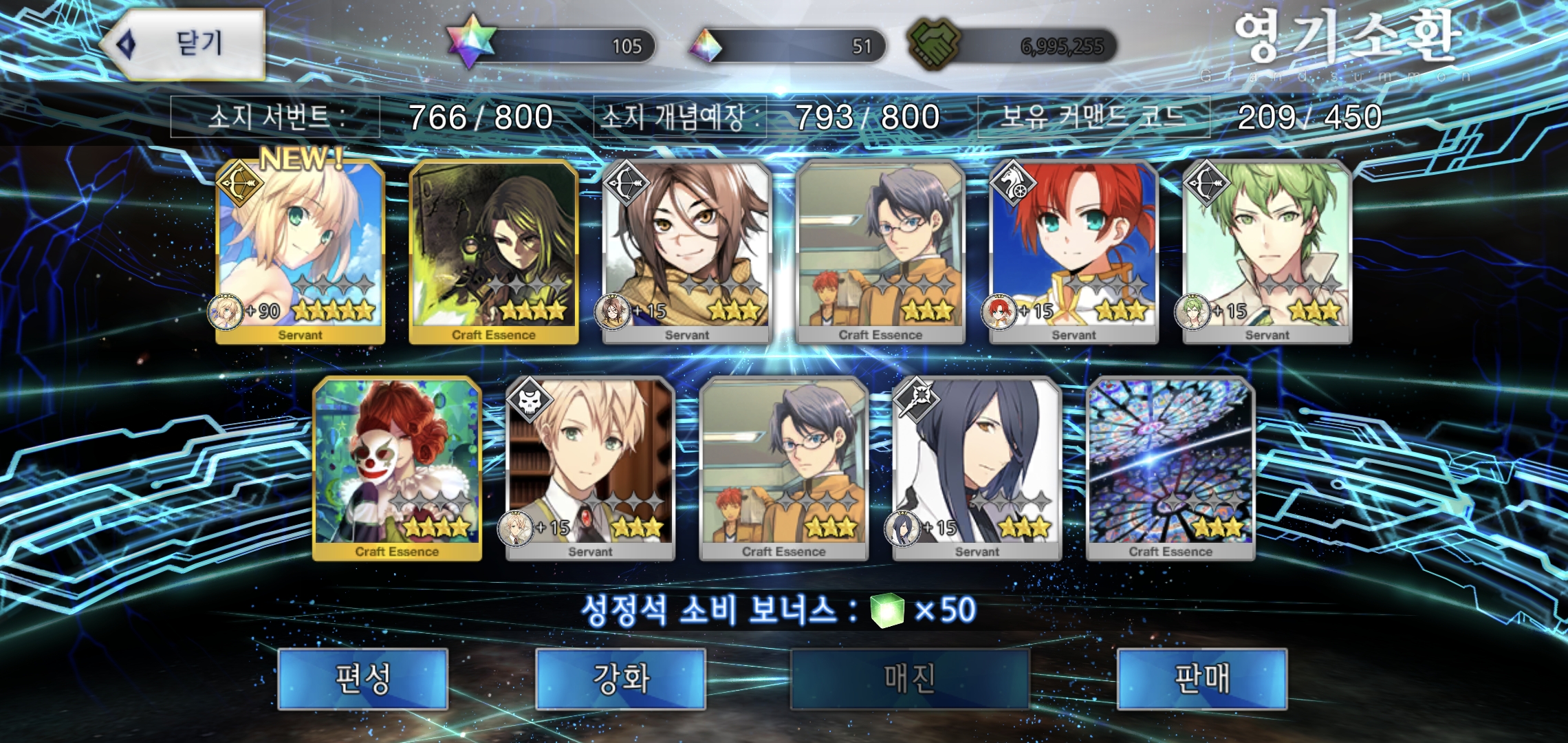Choose the 강화 enhancement button
This screenshot has width=1568, height=743.
pyautogui.click(x=620, y=678)
